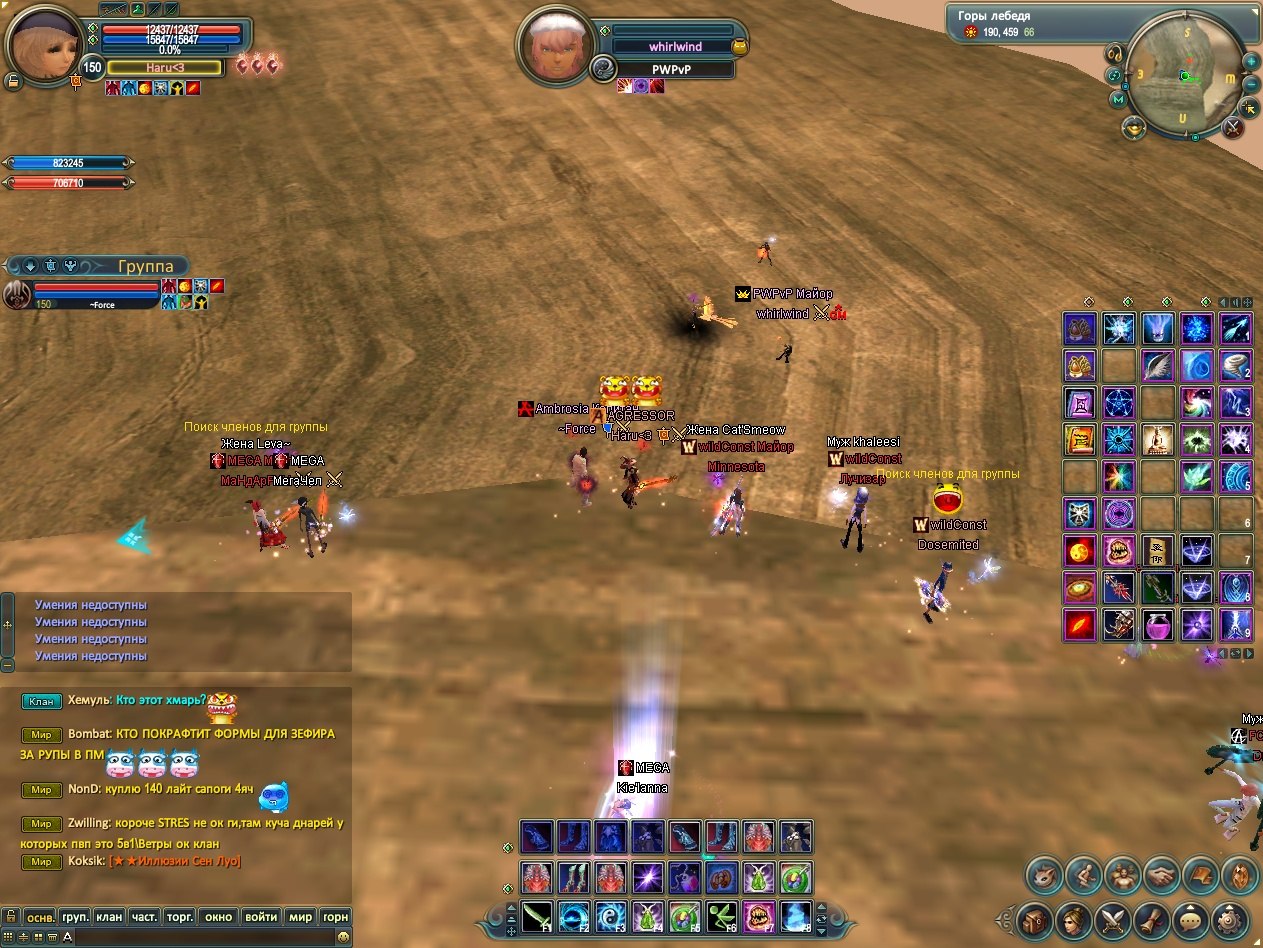Open the gold ingot shop button
The width and height of the screenshot is (1263, 948).
coord(1134,127)
